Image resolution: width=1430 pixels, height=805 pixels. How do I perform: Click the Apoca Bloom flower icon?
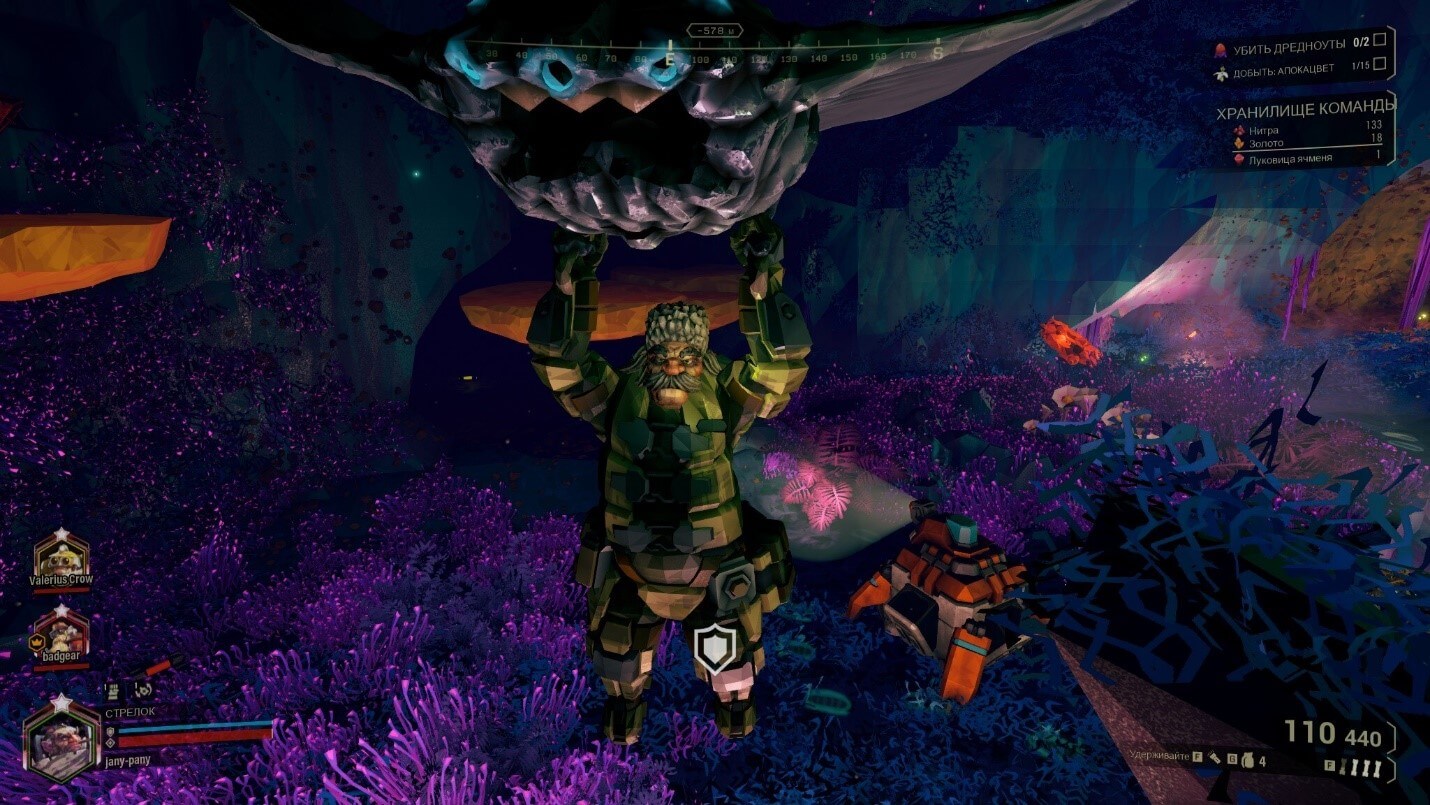point(1221,72)
